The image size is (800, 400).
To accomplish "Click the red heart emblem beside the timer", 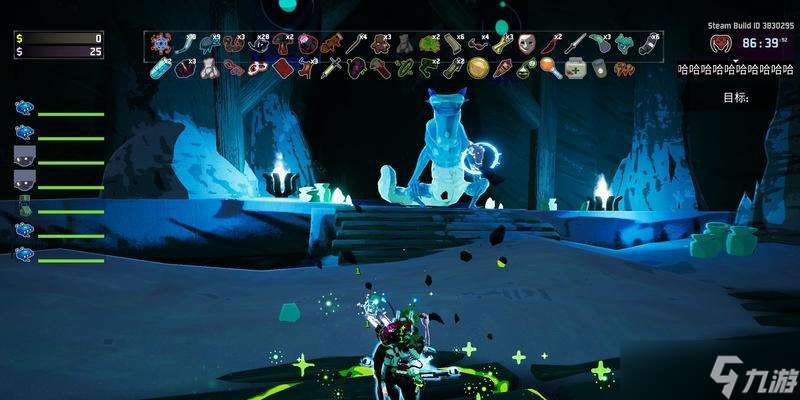I will 718,43.
